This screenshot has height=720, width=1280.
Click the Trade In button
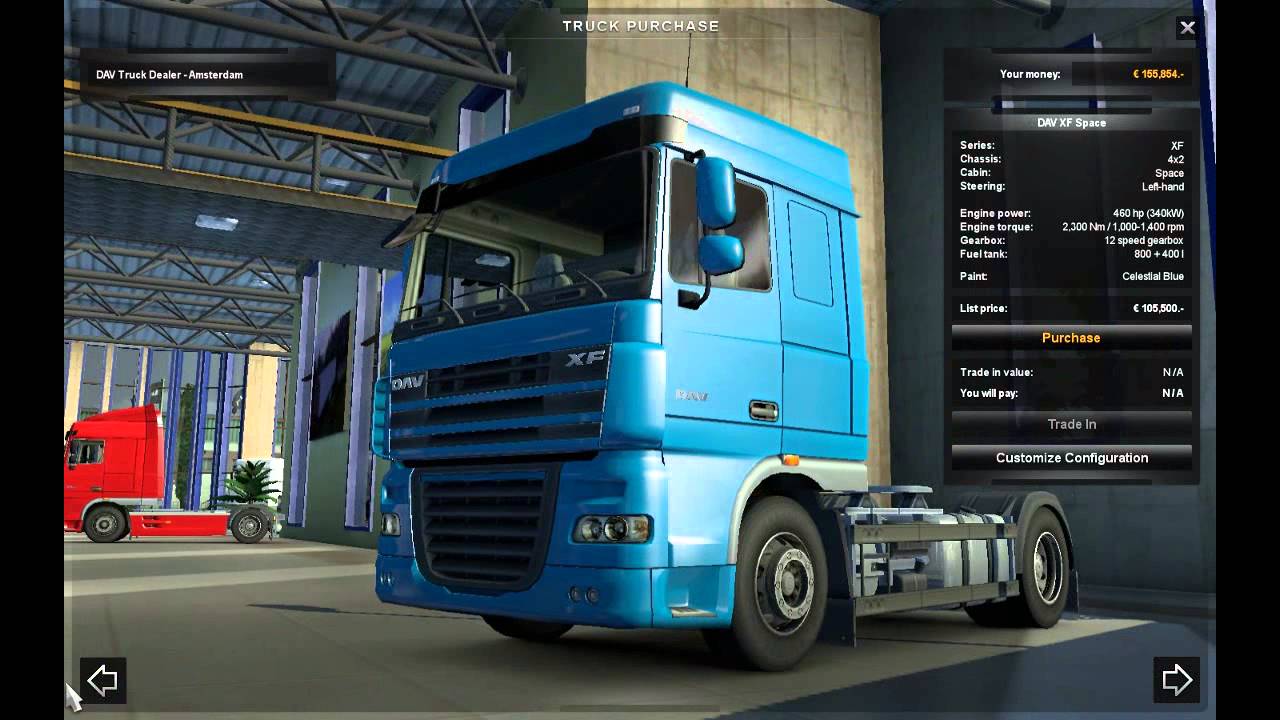1071,424
